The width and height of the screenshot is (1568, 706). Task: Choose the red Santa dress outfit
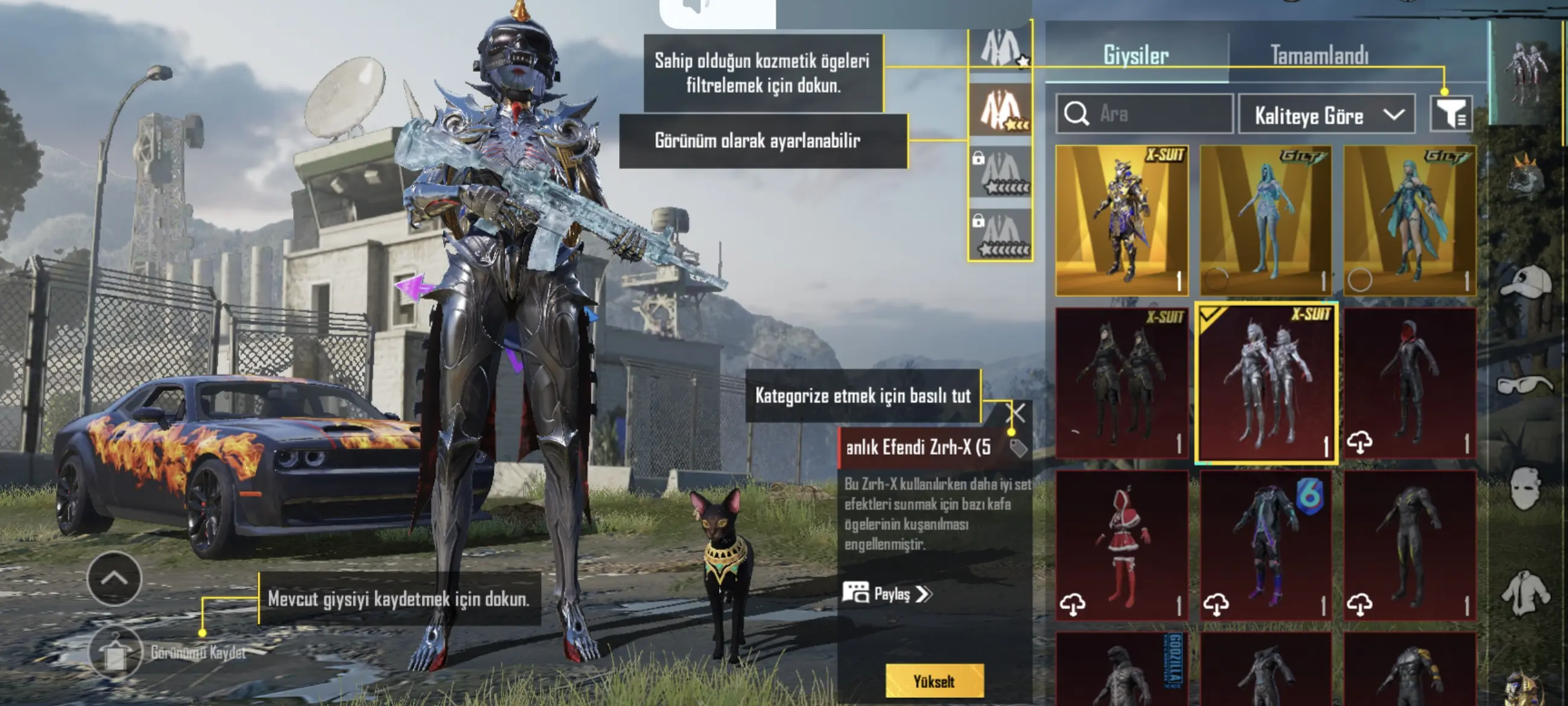point(1121,545)
